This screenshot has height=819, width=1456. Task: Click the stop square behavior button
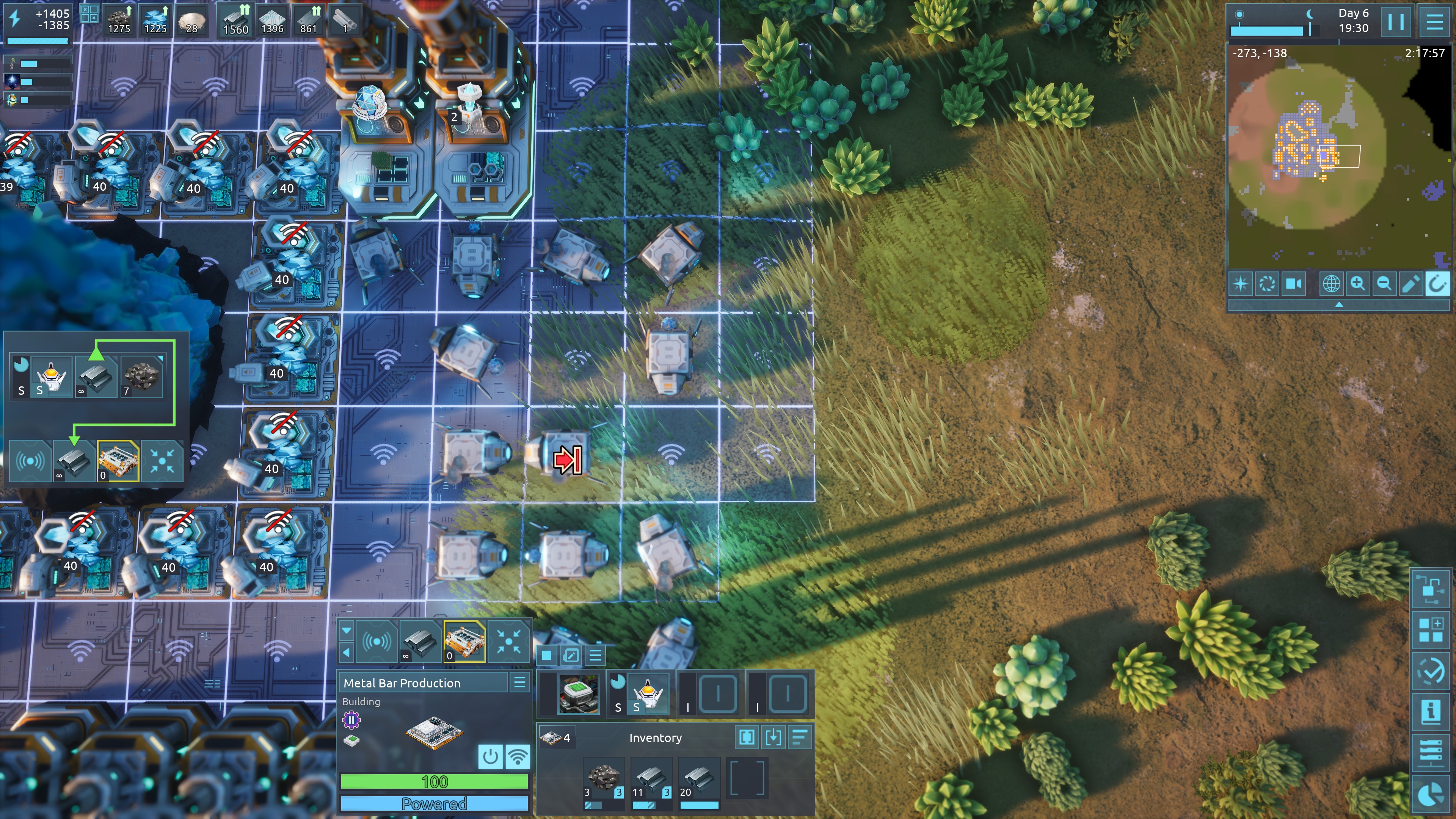click(546, 656)
